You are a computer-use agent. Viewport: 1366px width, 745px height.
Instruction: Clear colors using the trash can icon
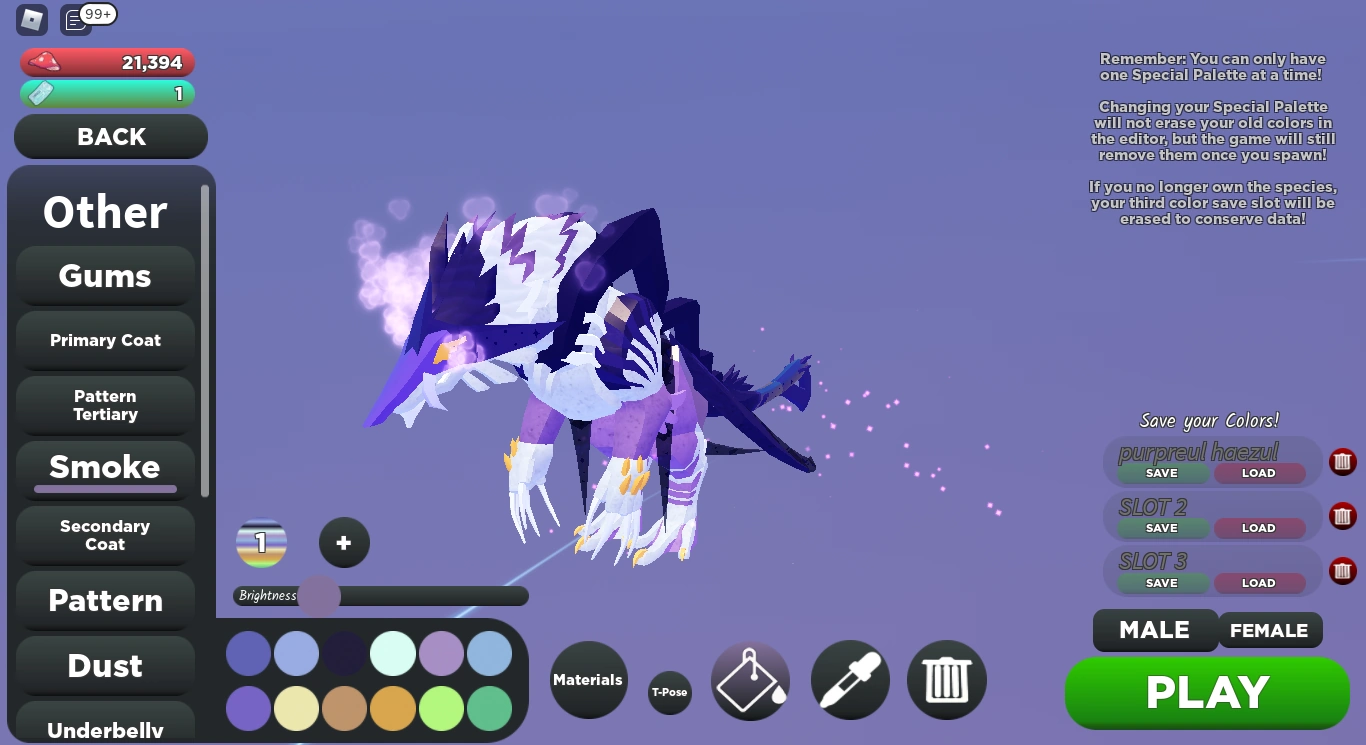pyautogui.click(x=946, y=680)
